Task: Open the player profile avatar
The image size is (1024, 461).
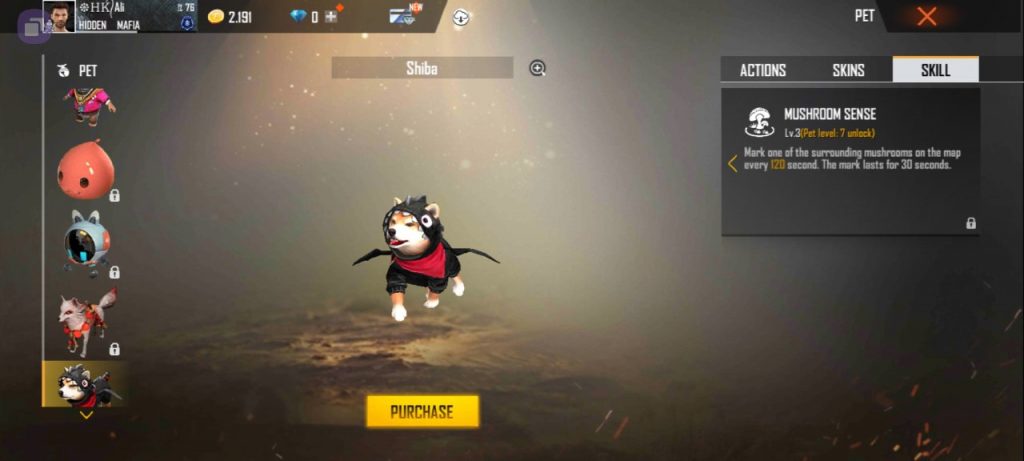Action: (59, 16)
